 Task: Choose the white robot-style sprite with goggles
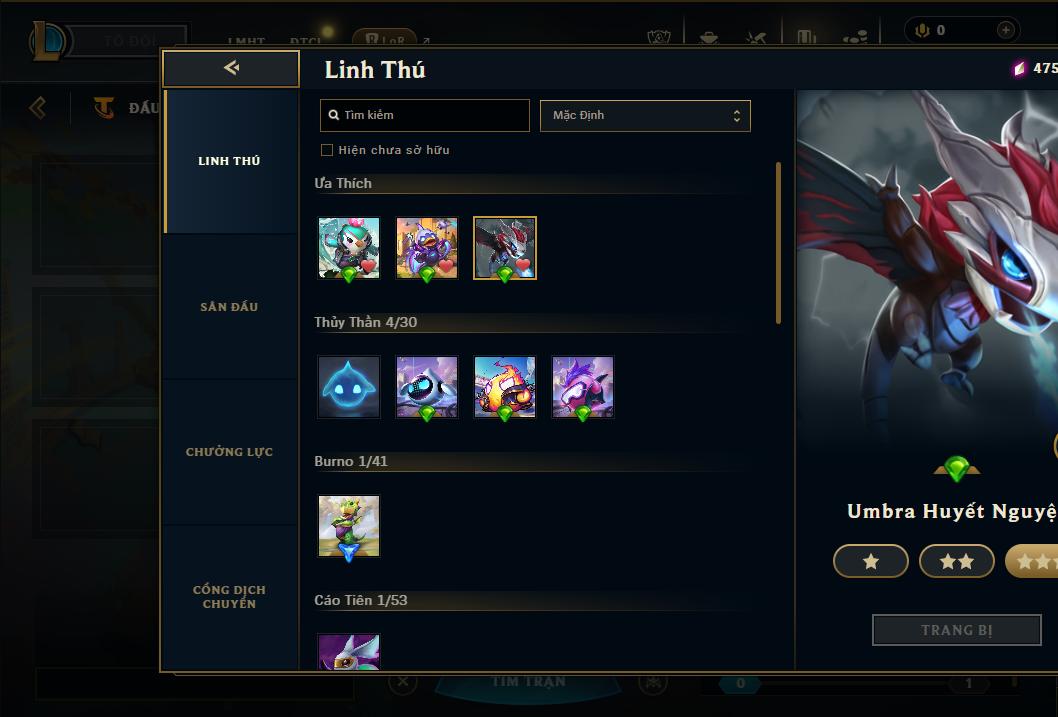pos(427,386)
